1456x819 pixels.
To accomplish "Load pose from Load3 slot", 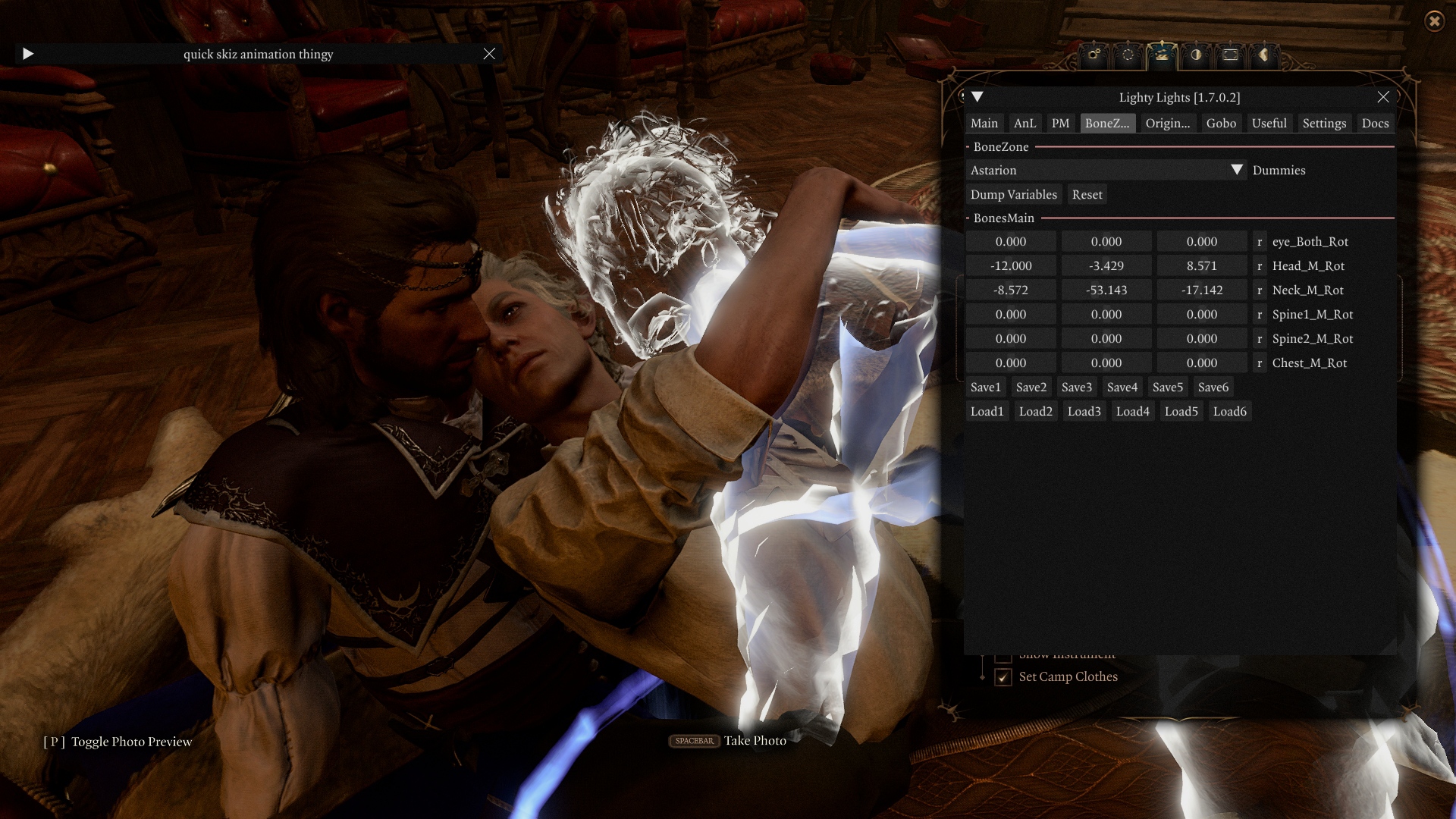I will point(1084,411).
